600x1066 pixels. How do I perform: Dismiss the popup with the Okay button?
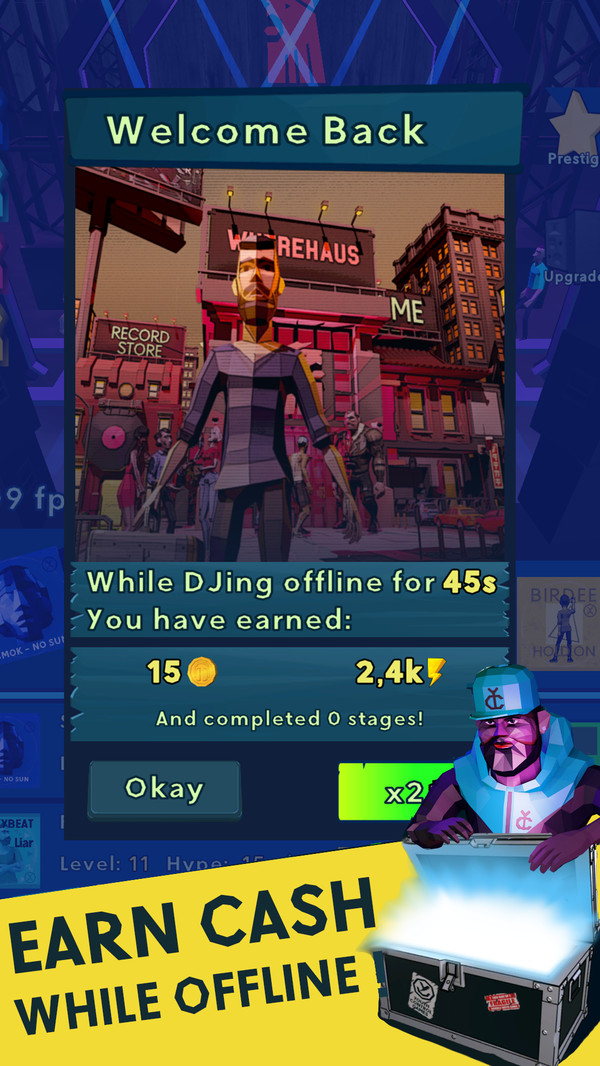[164, 790]
